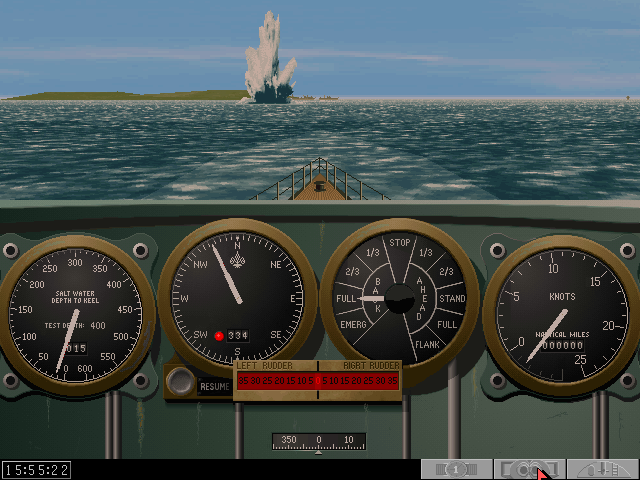Select Ahead 2/3 on engine telegraph
The width and height of the screenshot is (640, 480).
tap(446, 271)
